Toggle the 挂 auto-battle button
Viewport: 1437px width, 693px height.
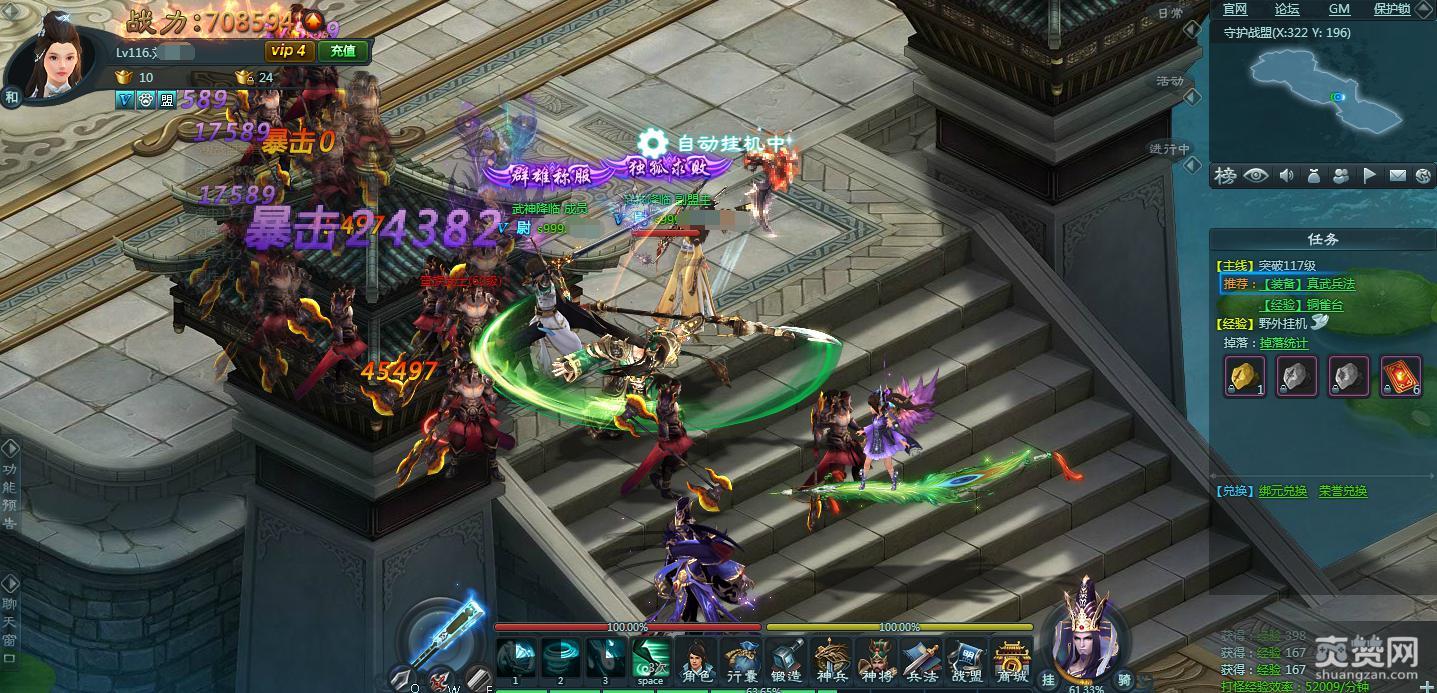click(x=1049, y=680)
